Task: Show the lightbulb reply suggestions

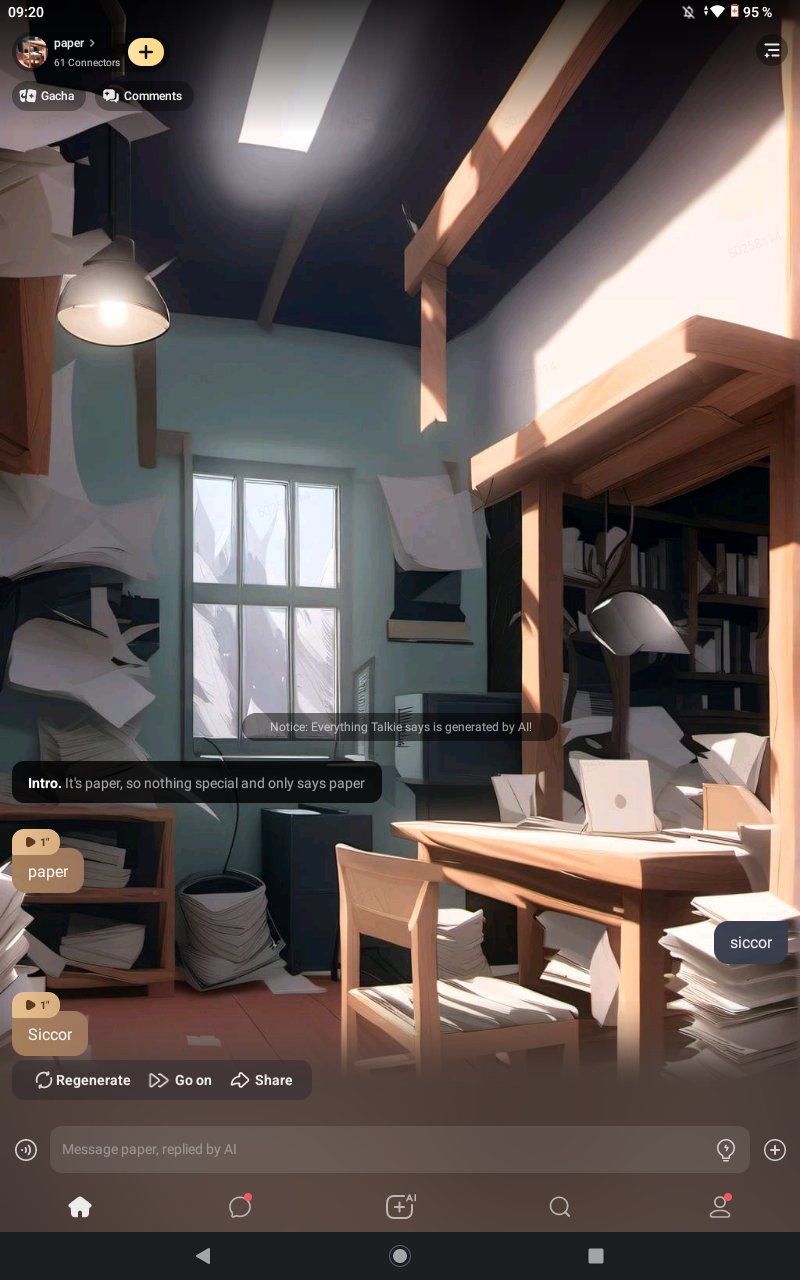Action: (x=726, y=1150)
